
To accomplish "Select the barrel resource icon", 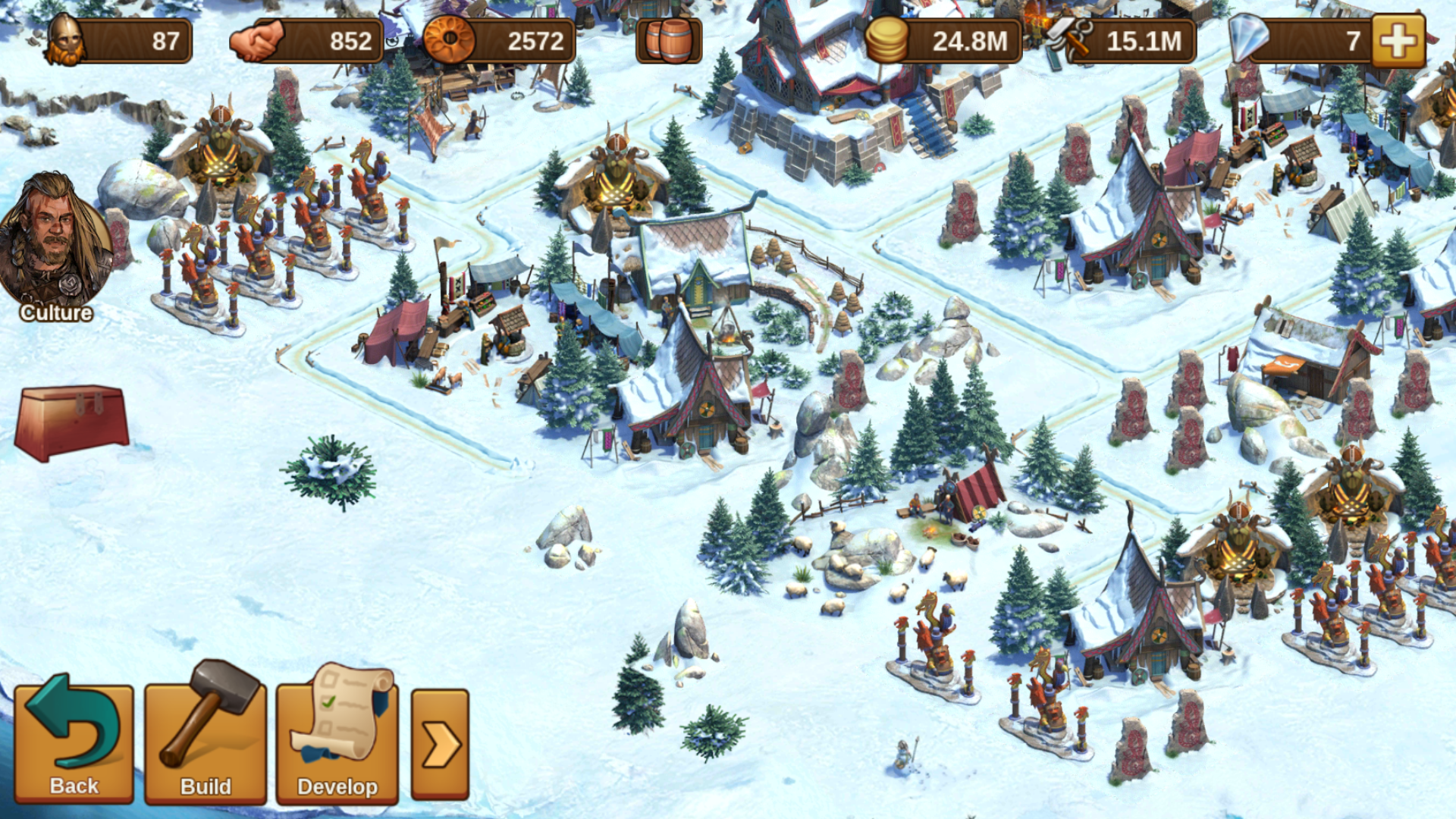I will [x=669, y=41].
